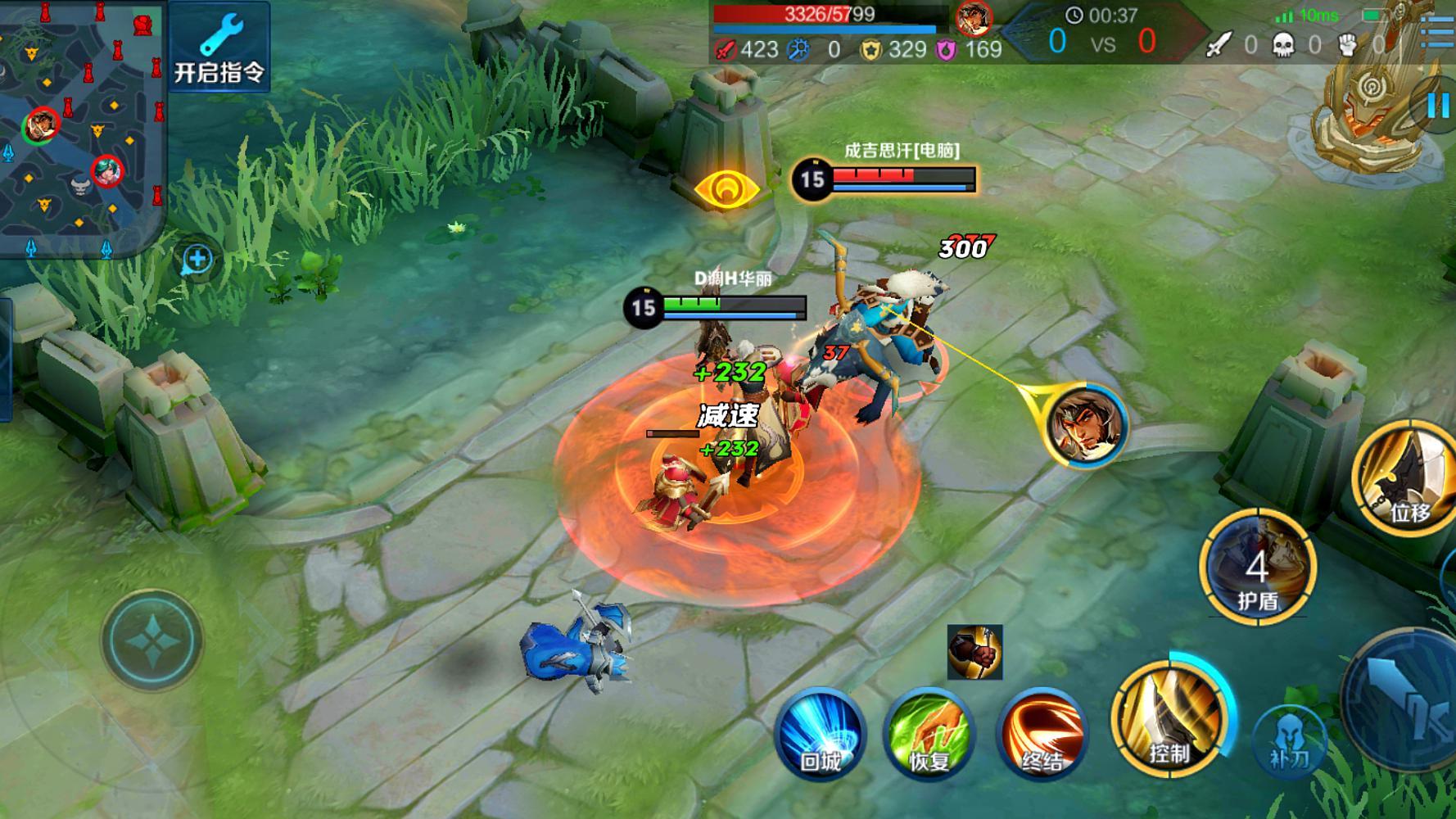Tap the 补刀 last-hit button

1289,741
